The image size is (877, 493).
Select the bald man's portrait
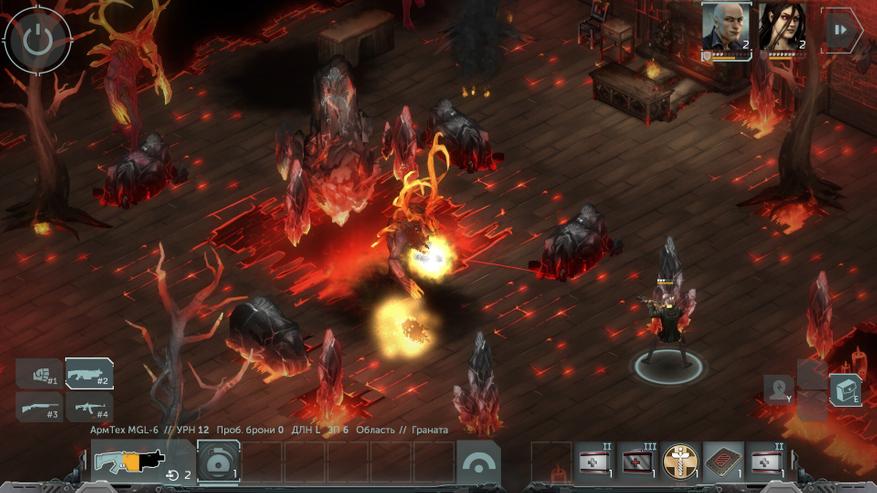(726, 27)
